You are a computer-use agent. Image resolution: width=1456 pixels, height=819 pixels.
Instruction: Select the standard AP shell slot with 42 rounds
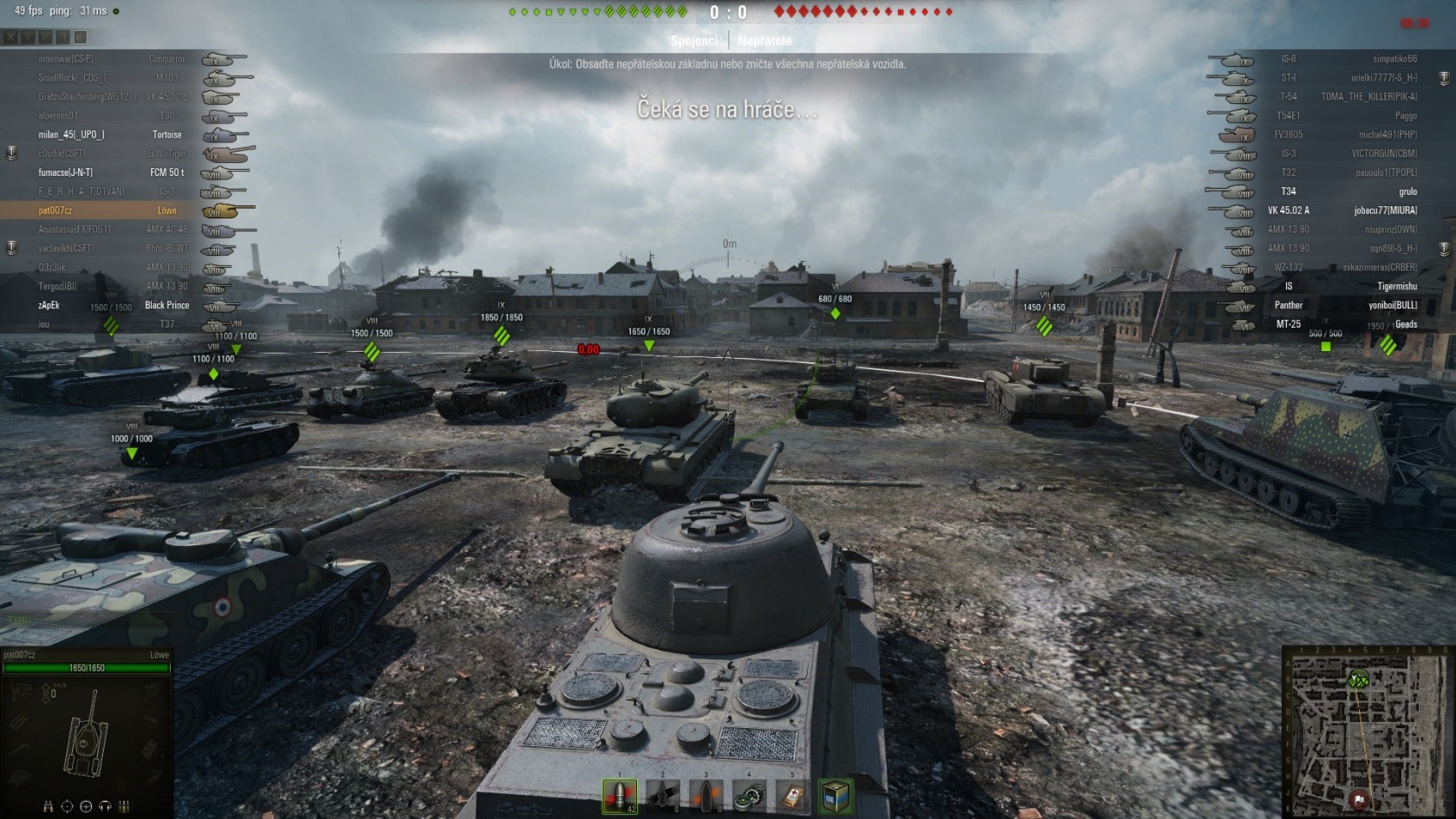[x=620, y=796]
